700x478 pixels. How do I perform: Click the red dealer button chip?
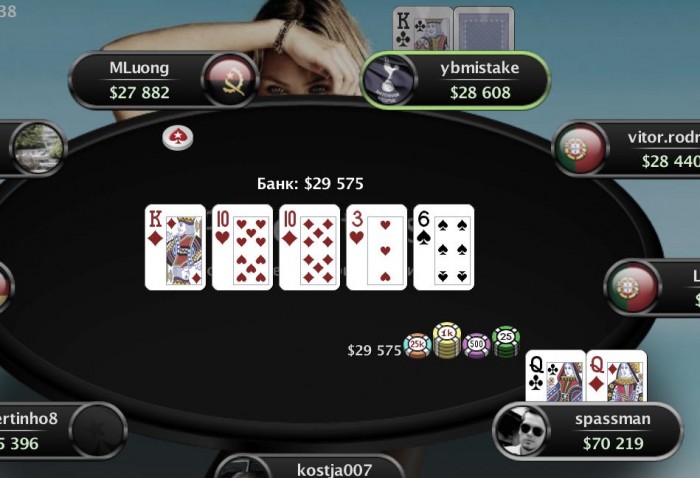[x=178, y=138]
